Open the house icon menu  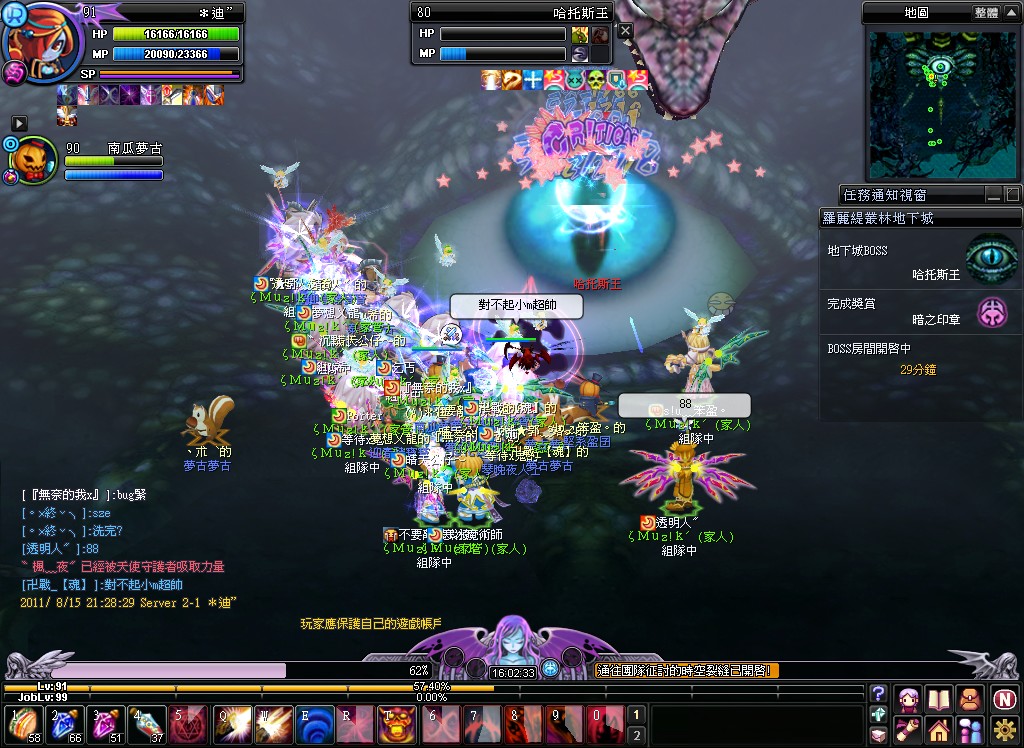click(939, 729)
